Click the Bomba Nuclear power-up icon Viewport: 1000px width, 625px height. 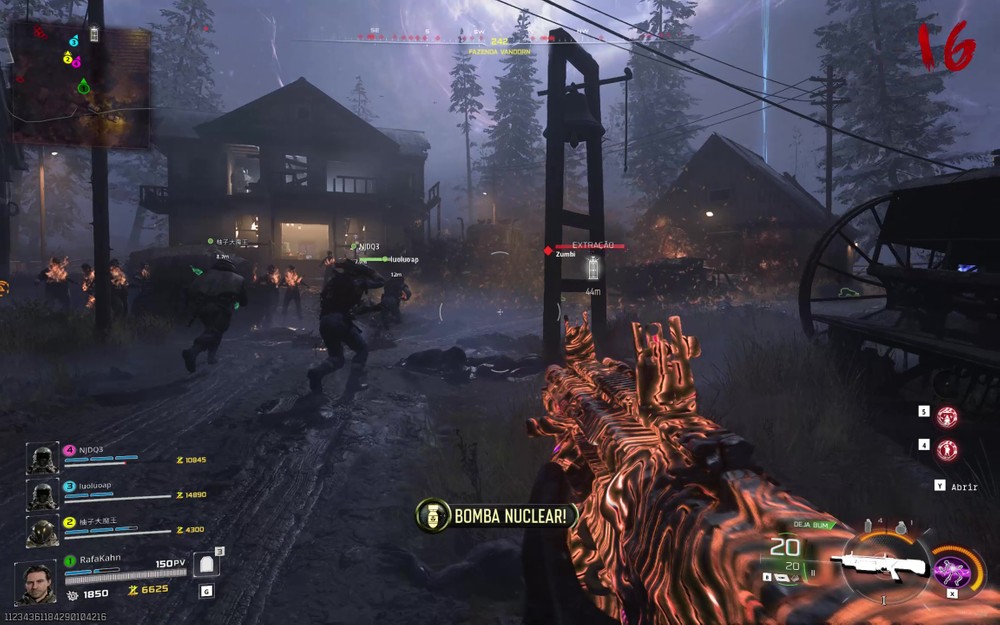[433, 516]
